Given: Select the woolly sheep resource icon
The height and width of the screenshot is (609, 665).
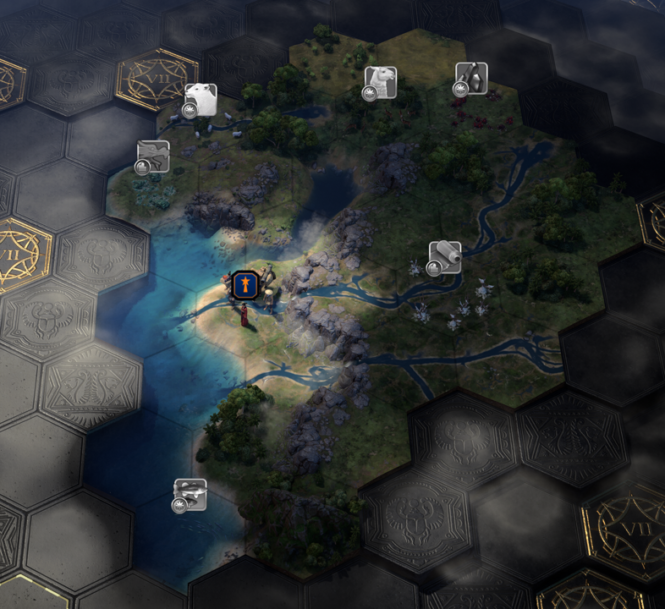Looking at the screenshot, I should coord(200,100).
